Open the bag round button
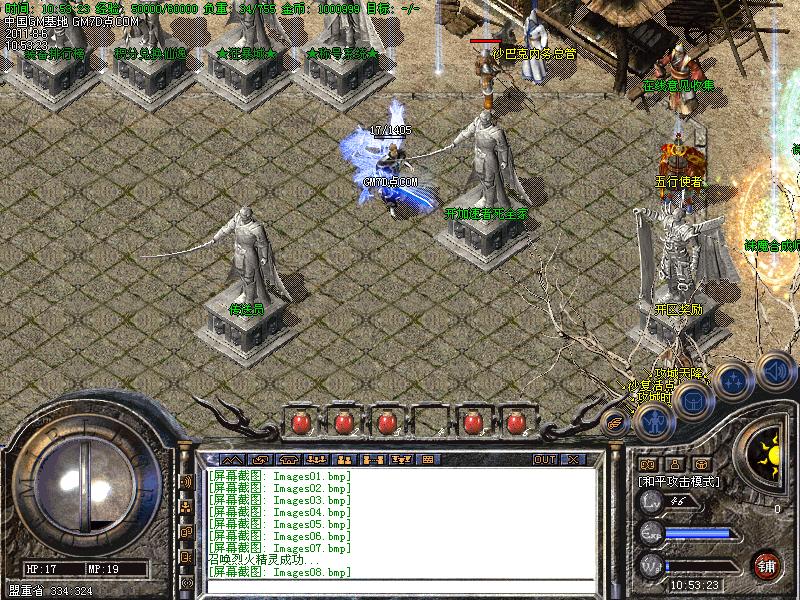 (693, 399)
